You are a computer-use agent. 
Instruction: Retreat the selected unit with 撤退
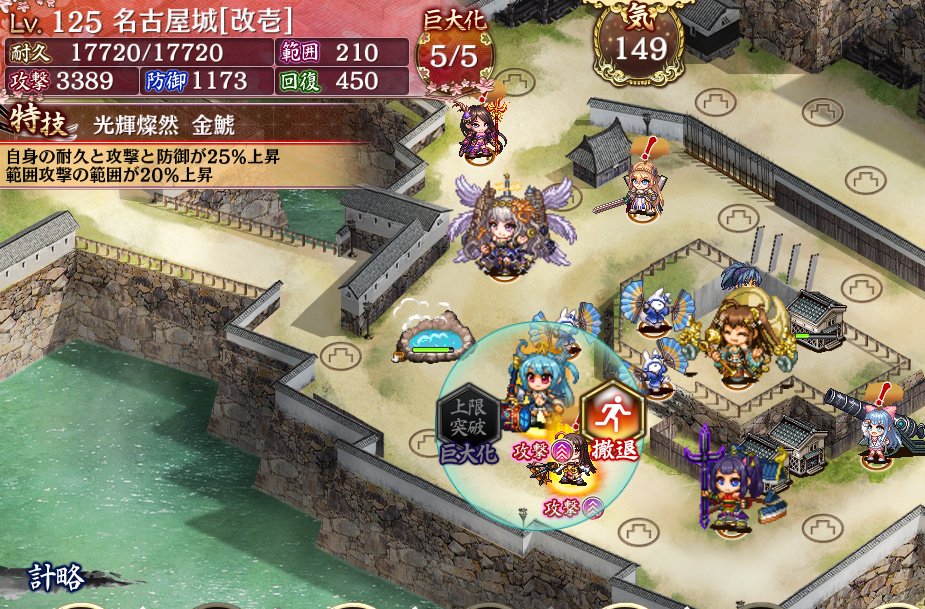[x=613, y=420]
